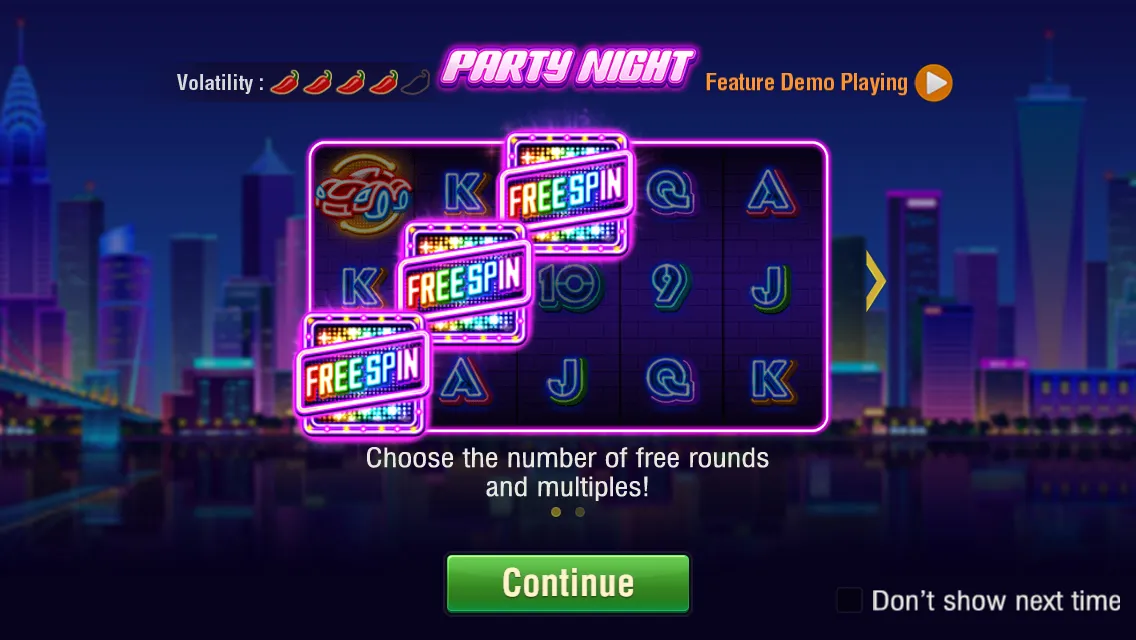Click the green Continue button
Image resolution: width=1136 pixels, height=640 pixels.
(568, 583)
